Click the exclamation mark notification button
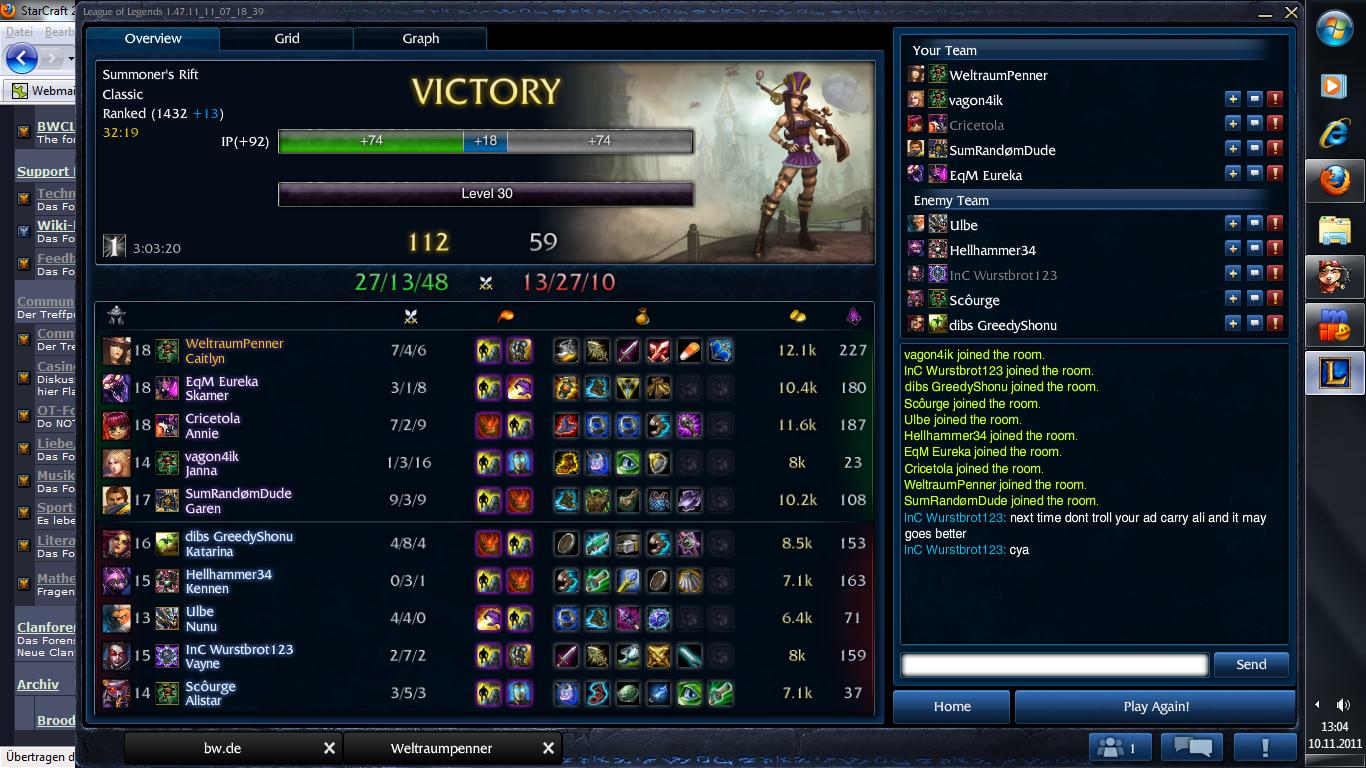Viewport: 1366px width, 768px height. [x=1265, y=747]
